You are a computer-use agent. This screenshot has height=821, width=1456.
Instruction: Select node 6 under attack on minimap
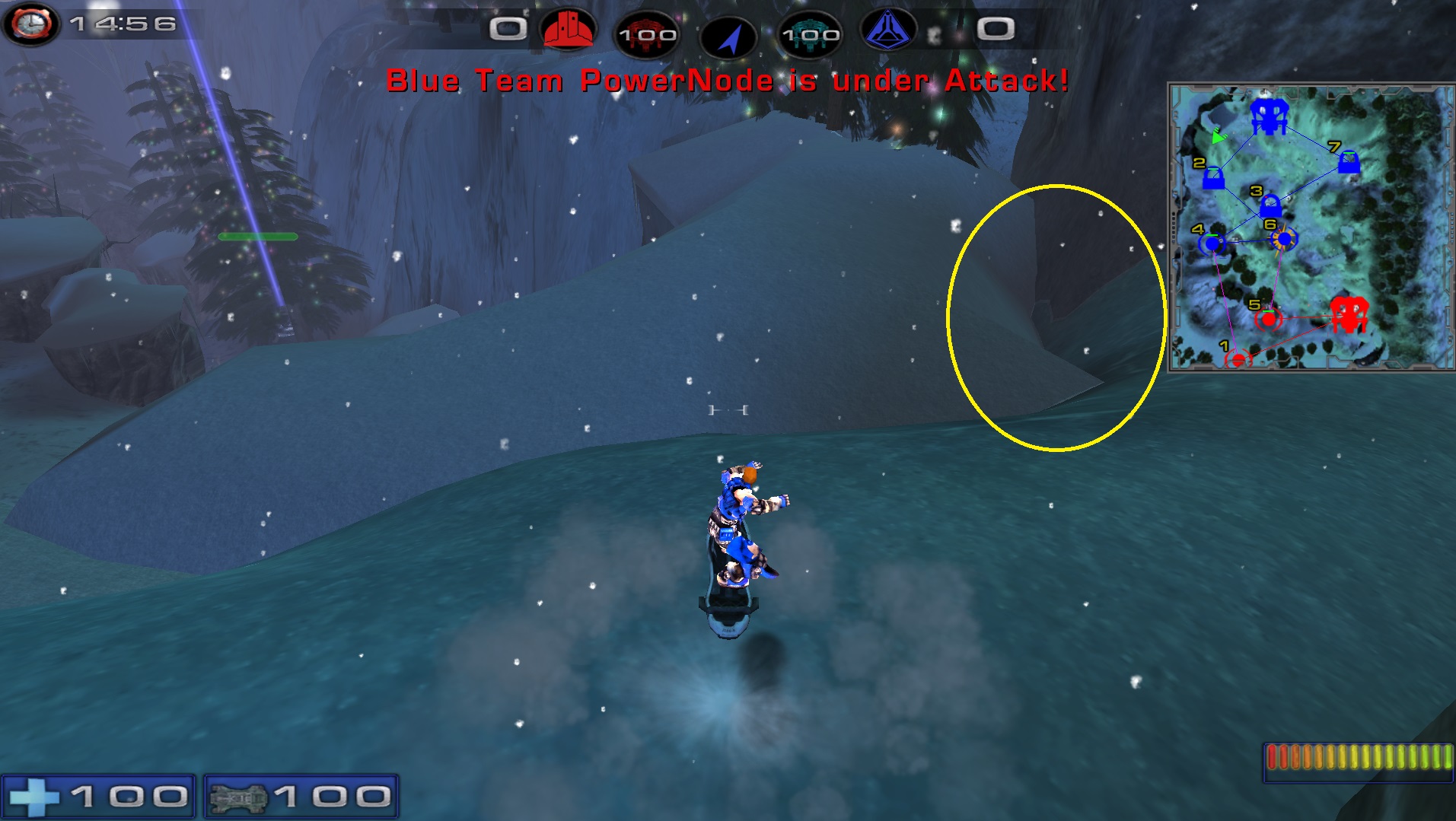click(x=1285, y=240)
